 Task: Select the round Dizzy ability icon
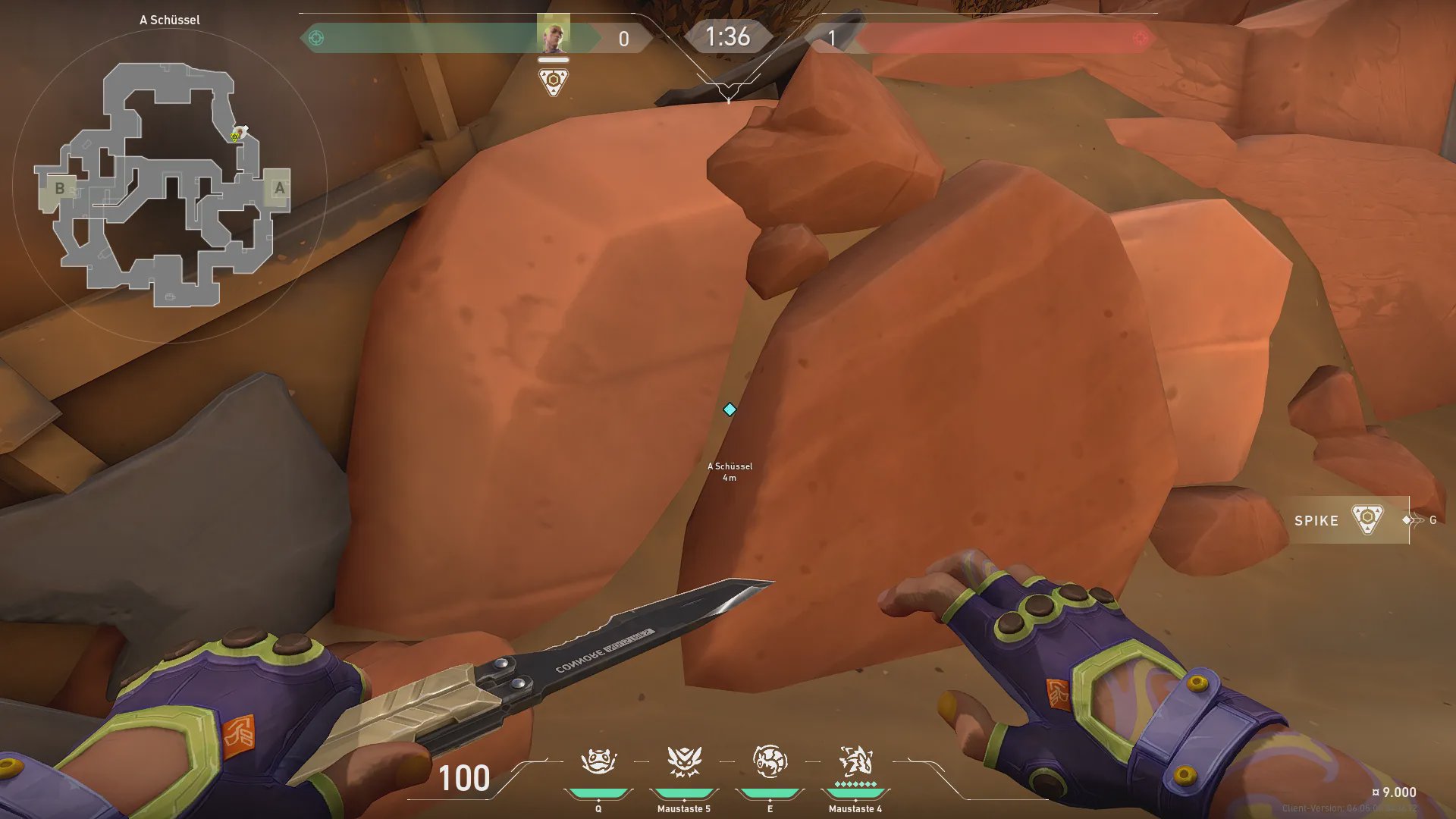pyautogui.click(x=769, y=761)
